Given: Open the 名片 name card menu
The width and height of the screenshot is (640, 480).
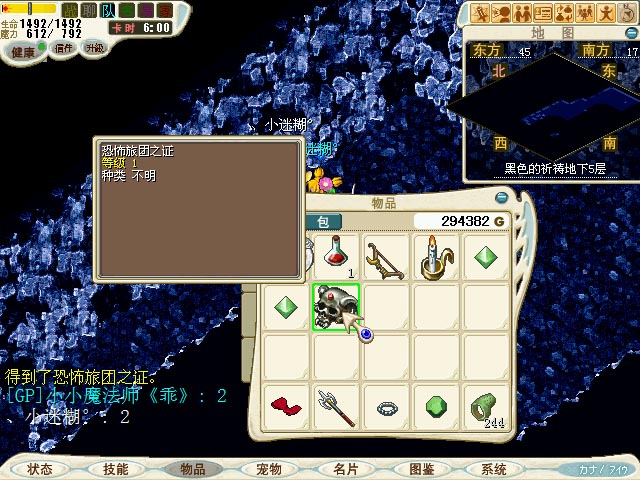Looking at the screenshot, I should click(345, 469).
